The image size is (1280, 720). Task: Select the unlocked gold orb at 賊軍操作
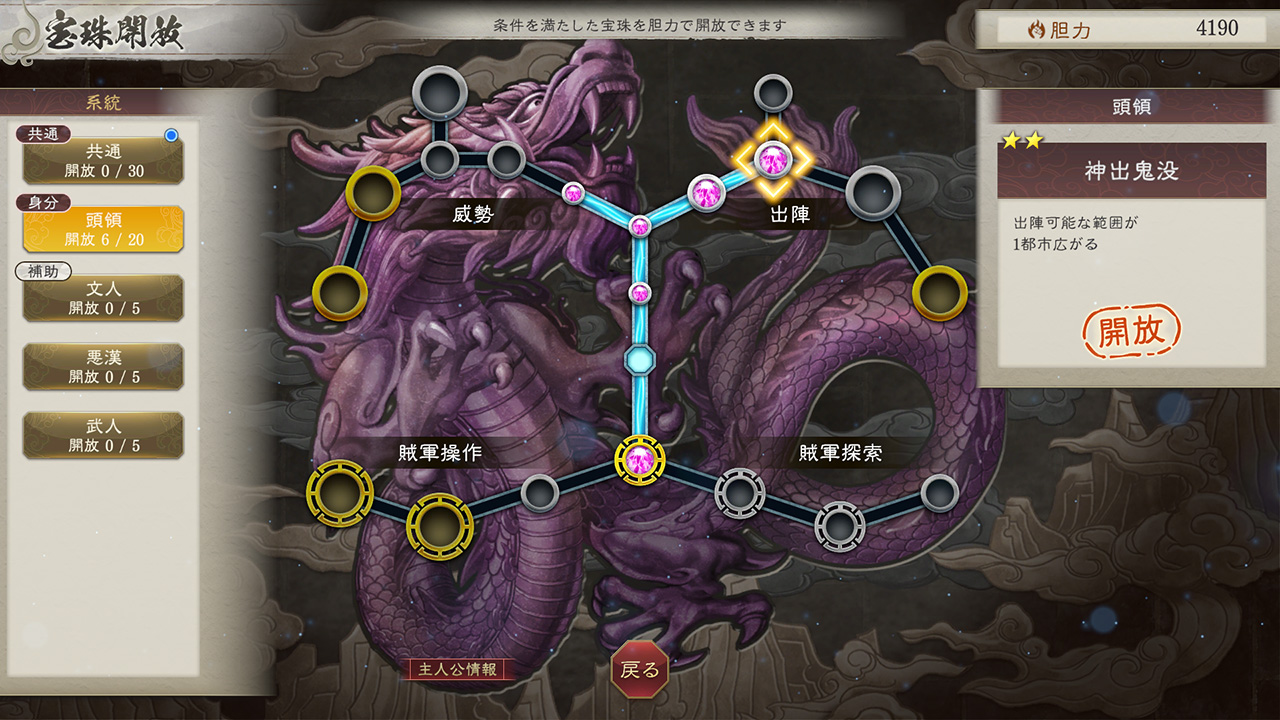341,491
